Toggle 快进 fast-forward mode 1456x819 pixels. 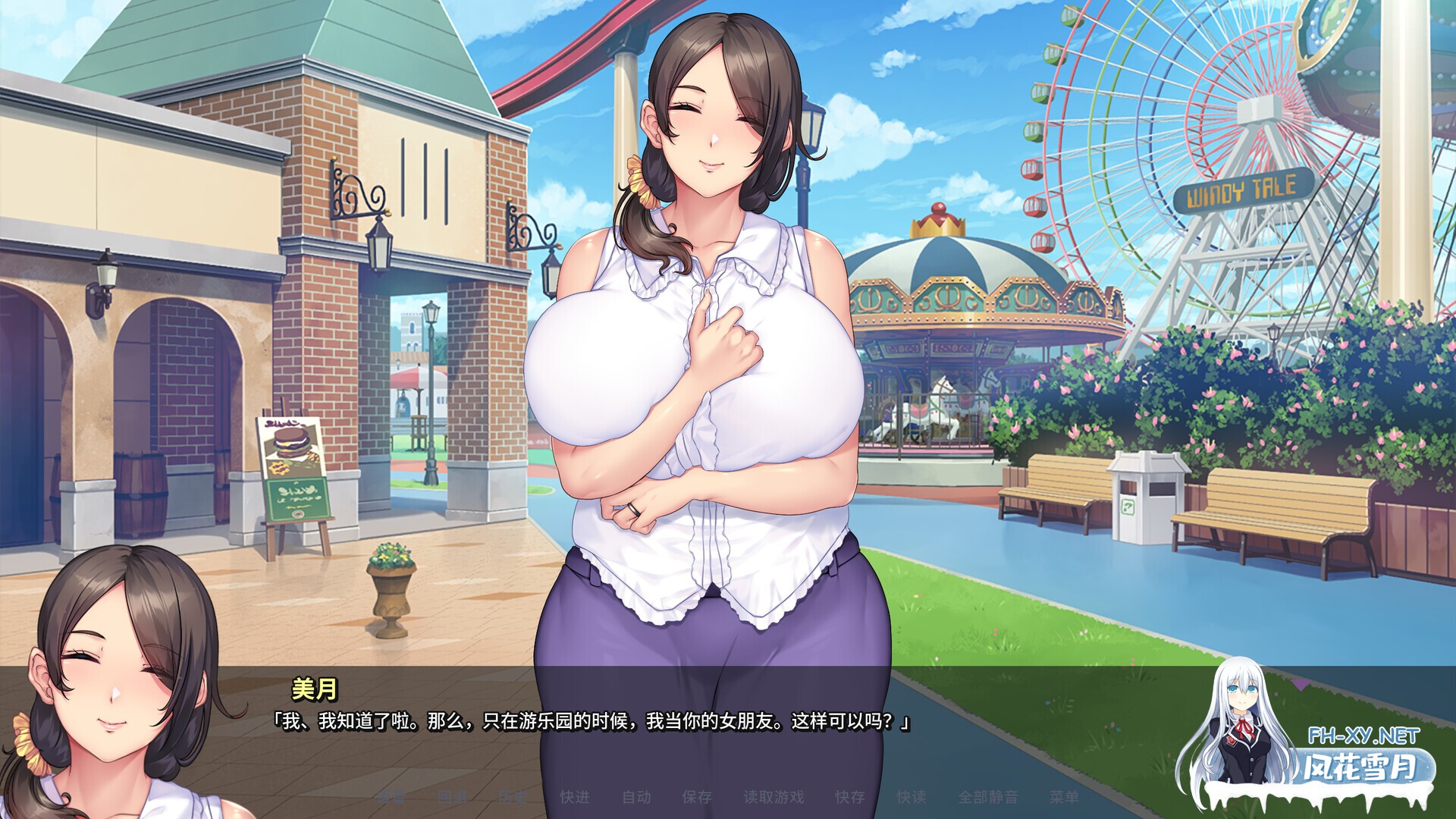[x=576, y=795]
